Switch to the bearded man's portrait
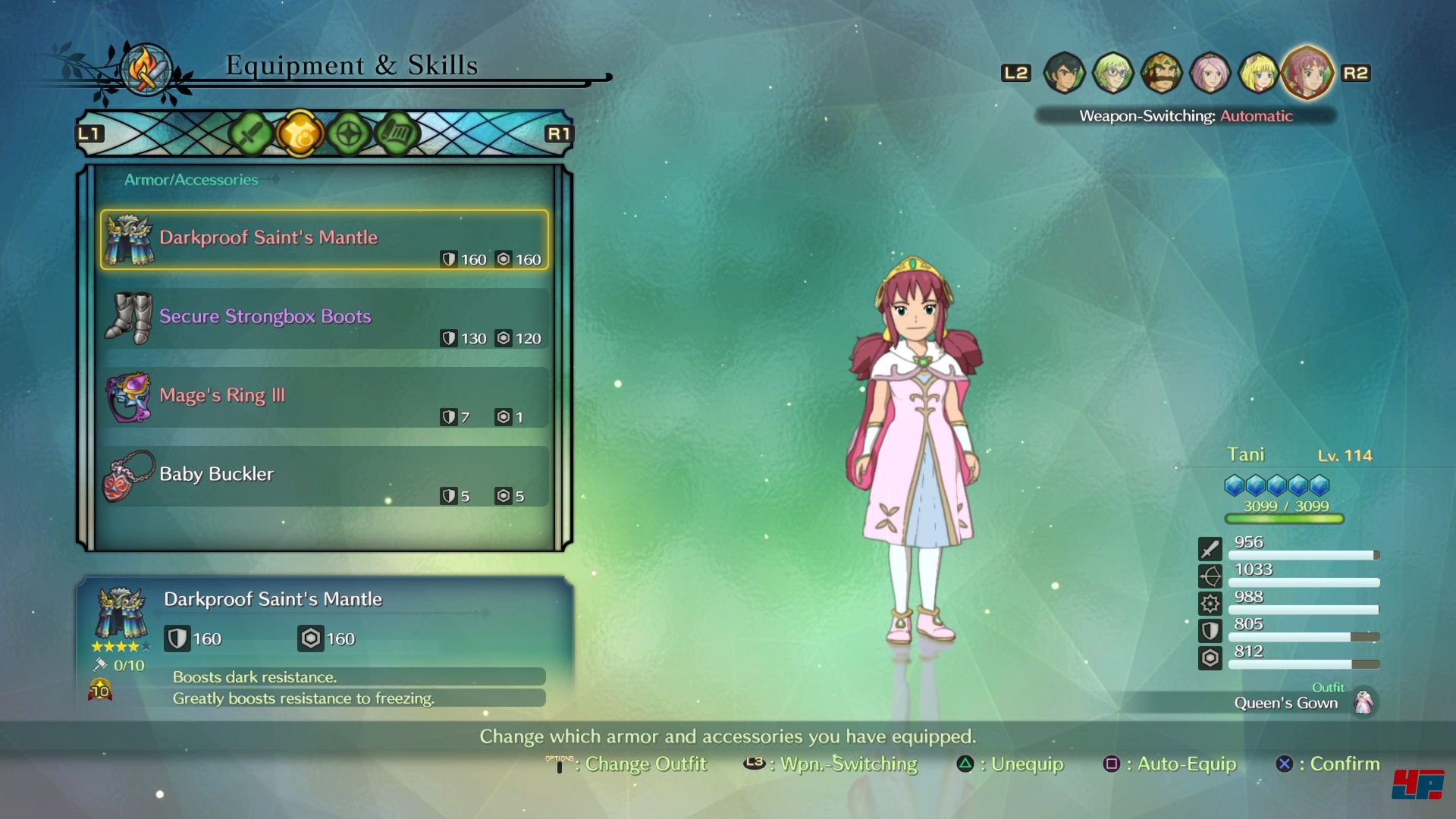Viewport: 1456px width, 819px height. [1161, 73]
